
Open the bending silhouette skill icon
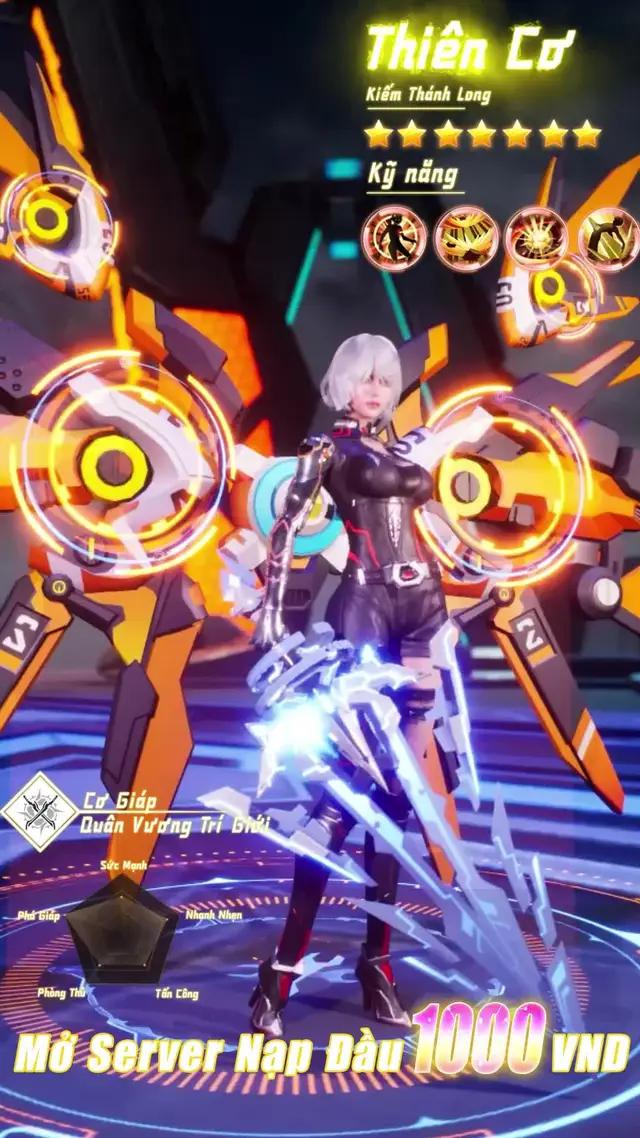pos(608,238)
